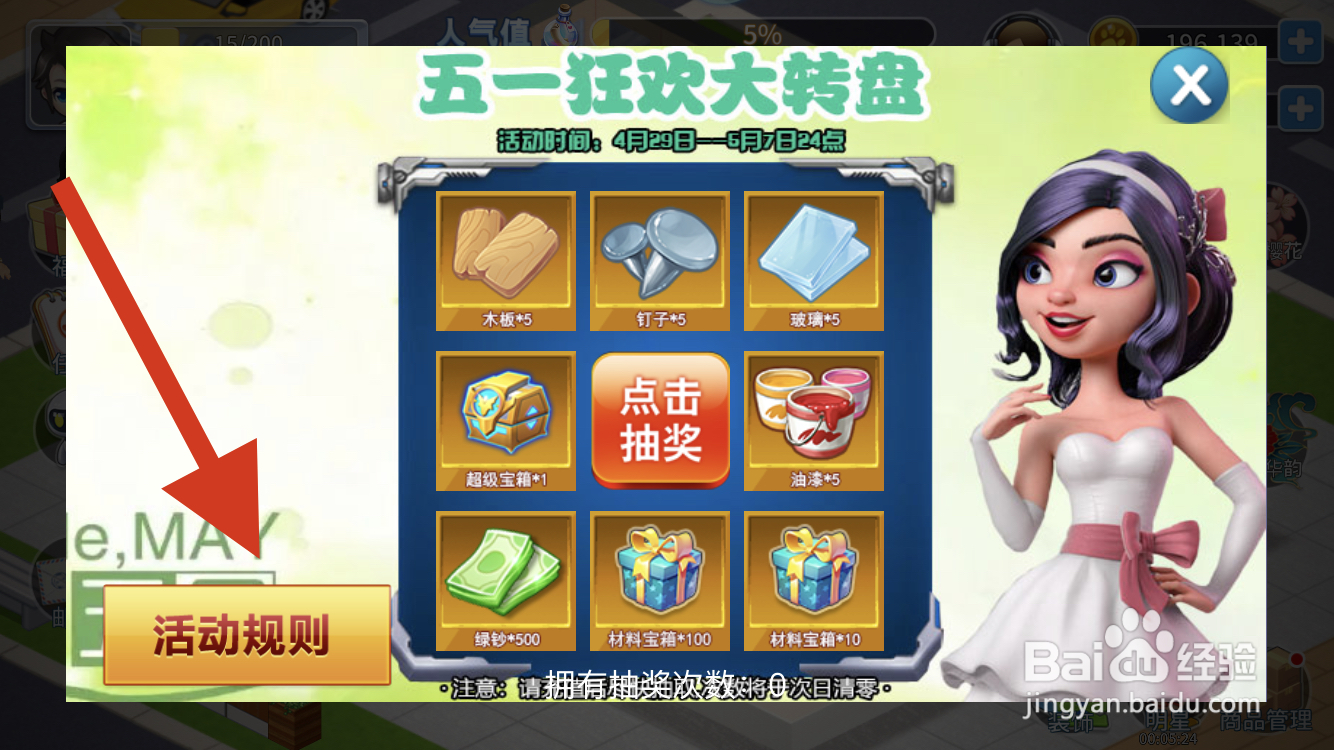Image resolution: width=1334 pixels, height=750 pixels.
Task: Click the lower plus icon on the right edge
Action: pos(1300,108)
